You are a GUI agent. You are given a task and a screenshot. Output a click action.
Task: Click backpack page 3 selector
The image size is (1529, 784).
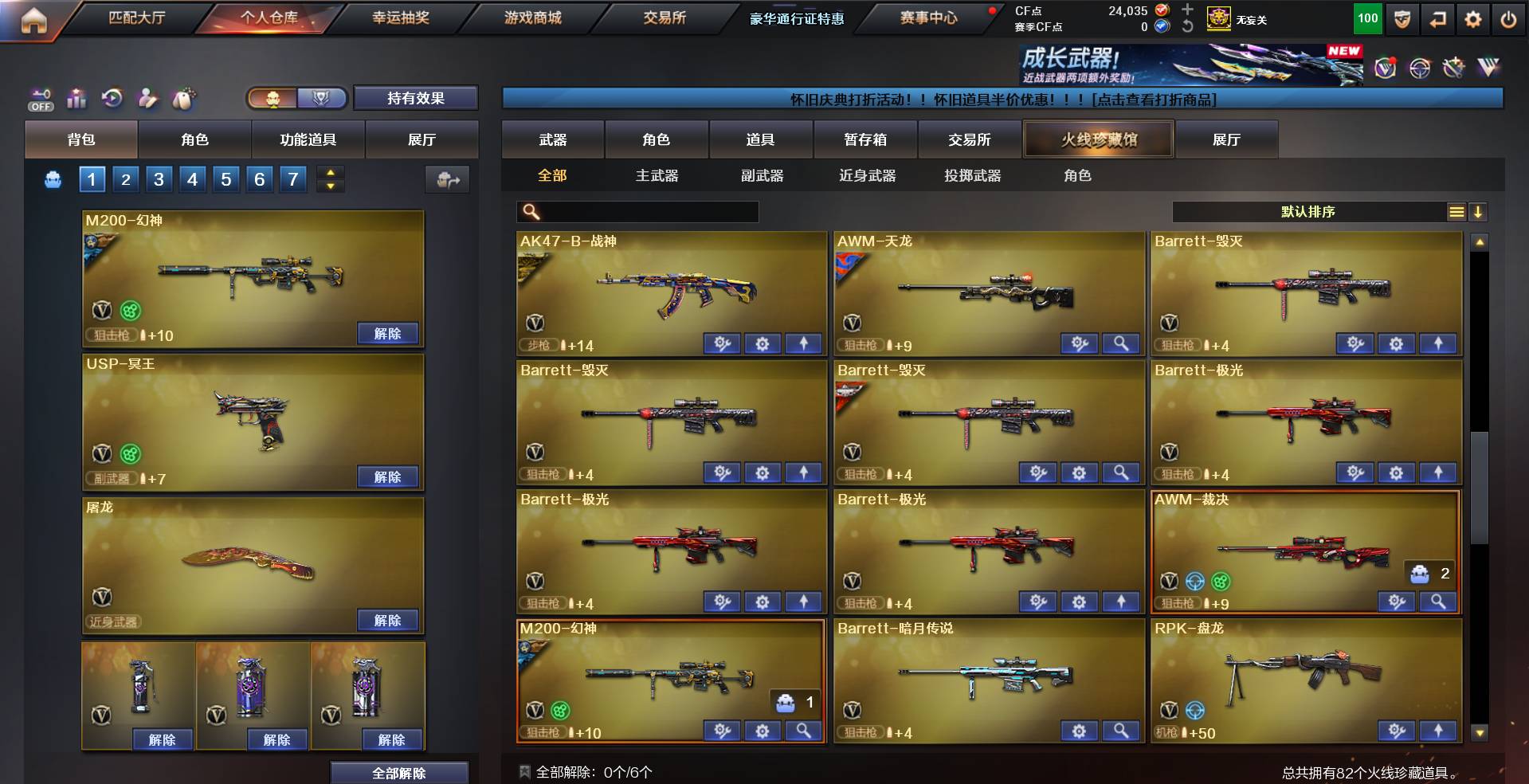(159, 179)
